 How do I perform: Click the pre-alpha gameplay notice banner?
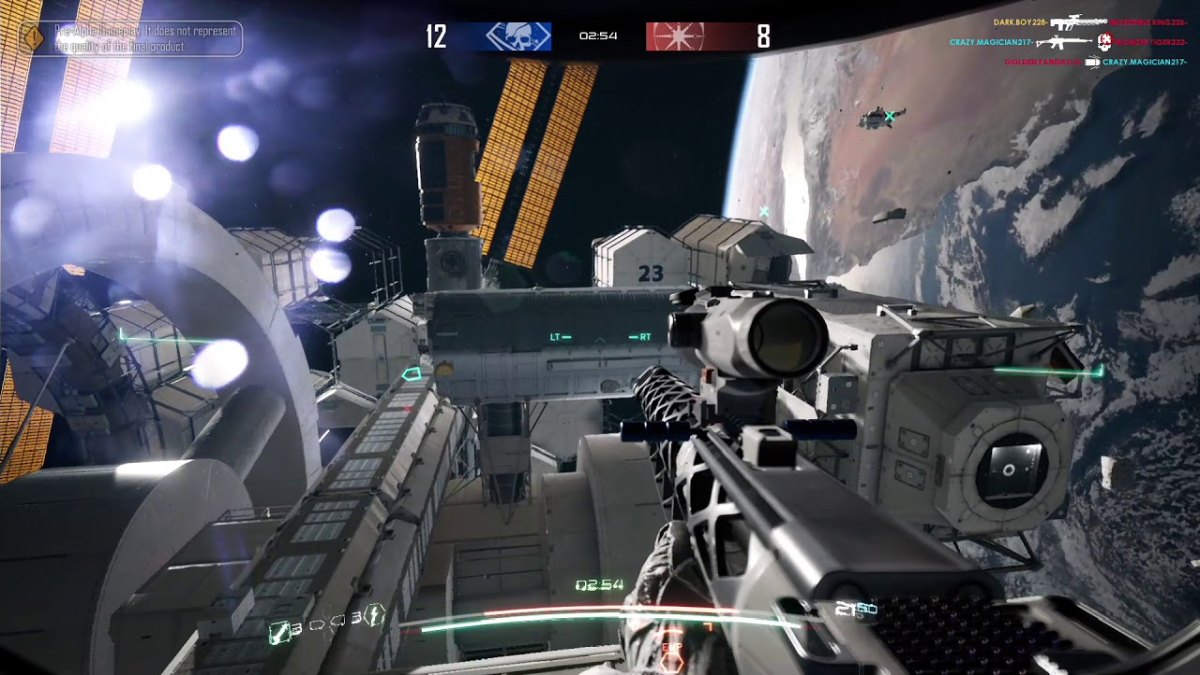[148, 38]
